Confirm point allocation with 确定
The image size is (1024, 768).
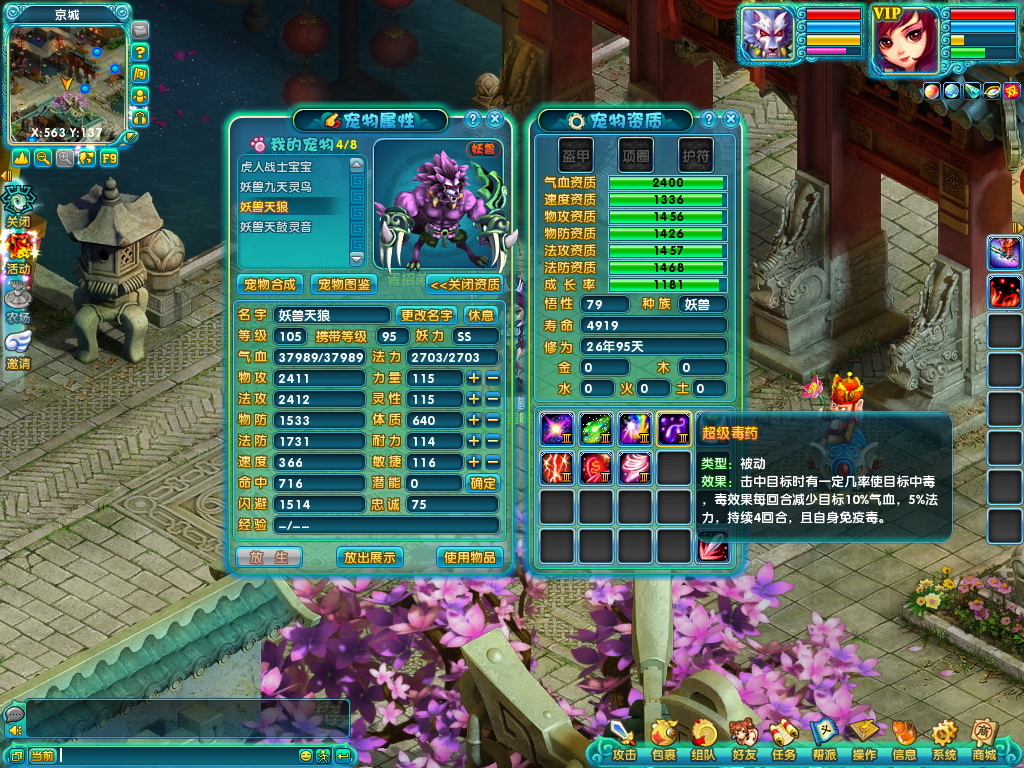point(482,483)
